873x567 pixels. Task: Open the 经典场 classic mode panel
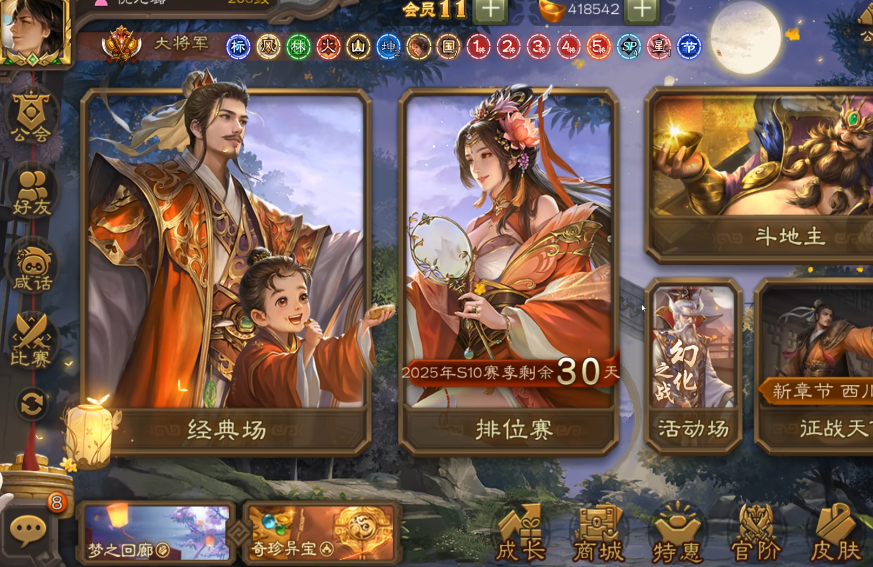[226, 270]
